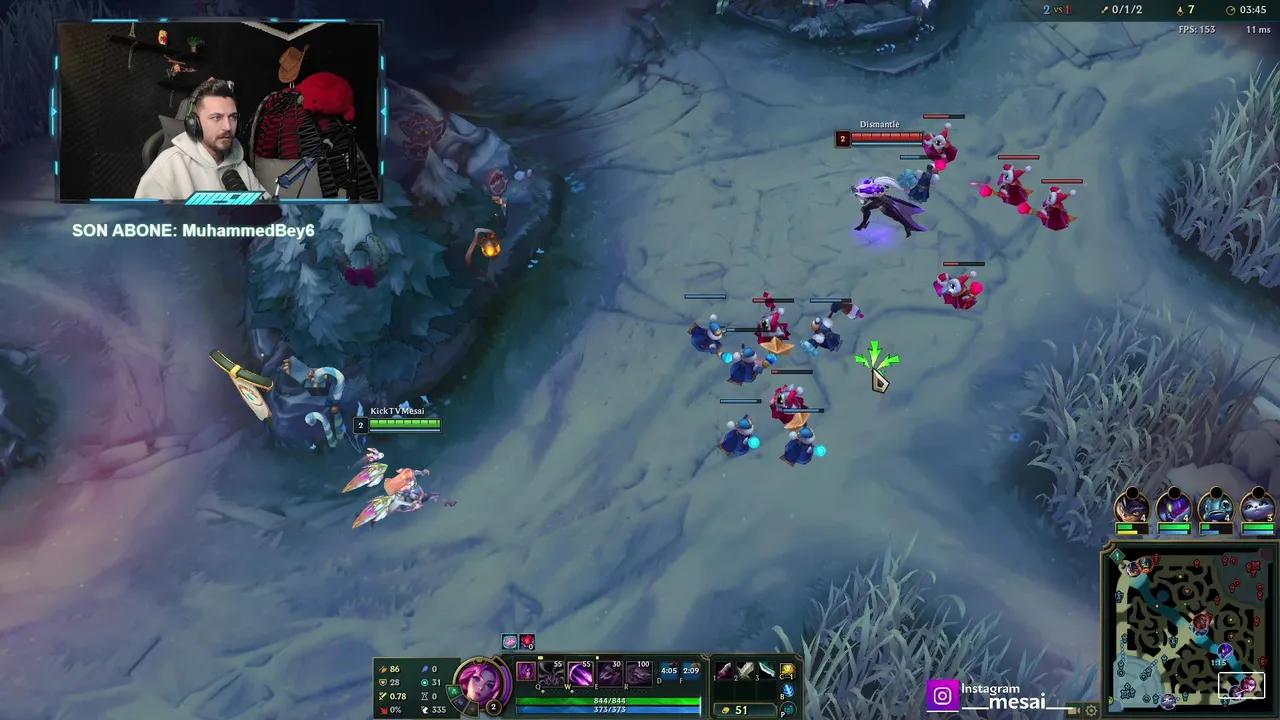
Task: Click the leftmost buff icon above the ability bar
Action: click(x=508, y=641)
